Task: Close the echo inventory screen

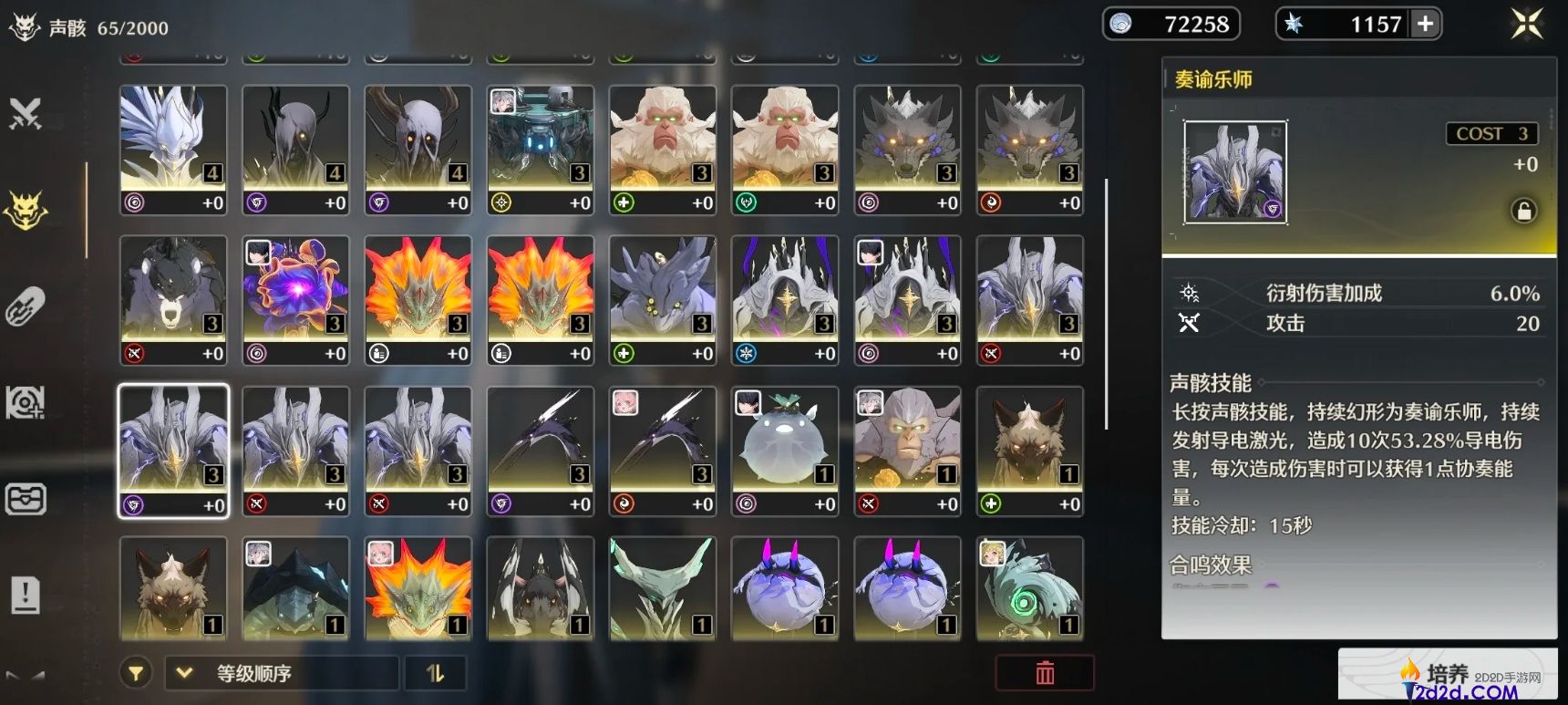Action: point(1527,24)
